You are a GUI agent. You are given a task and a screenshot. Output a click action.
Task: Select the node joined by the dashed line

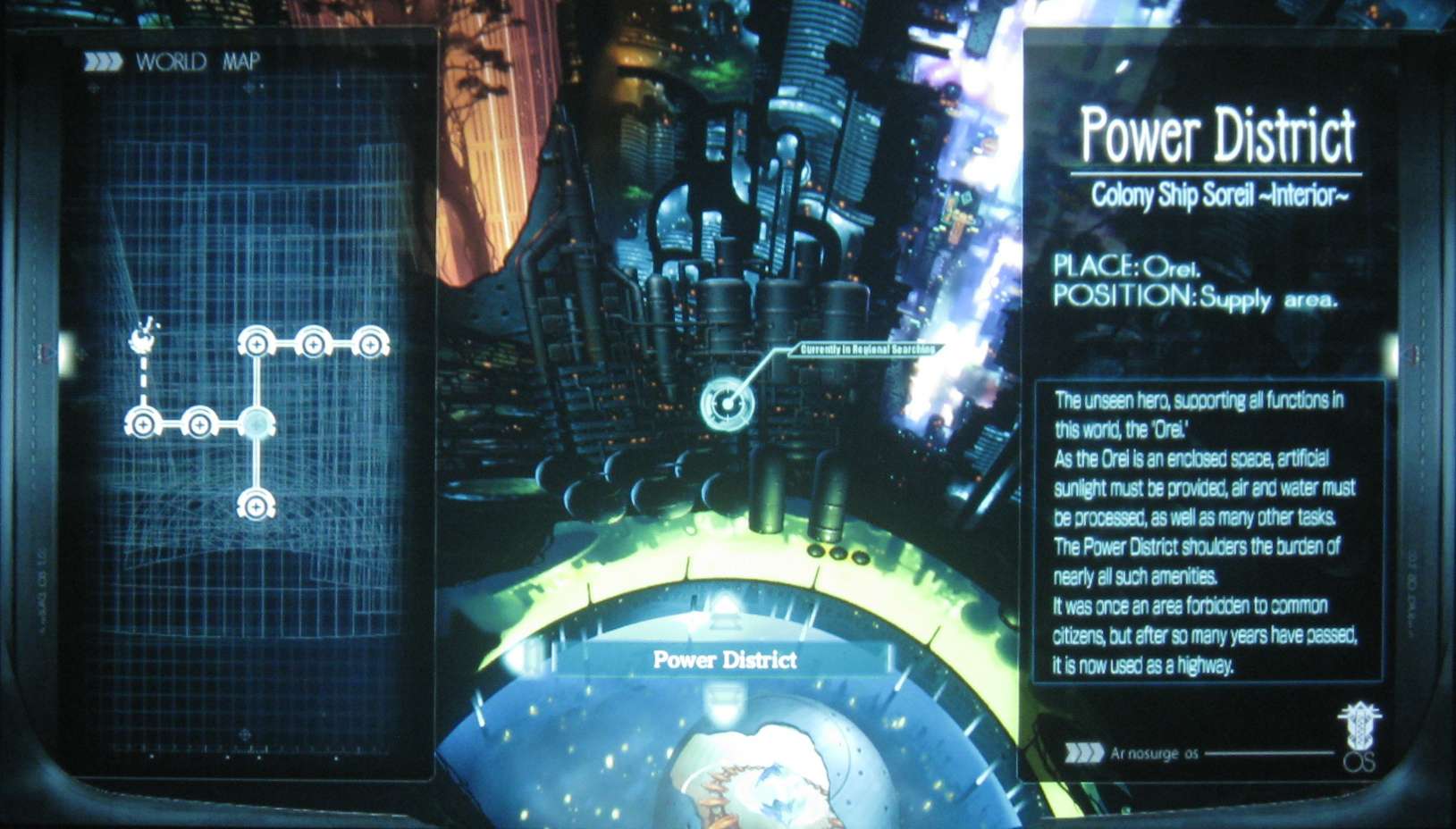pyautogui.click(x=143, y=423)
